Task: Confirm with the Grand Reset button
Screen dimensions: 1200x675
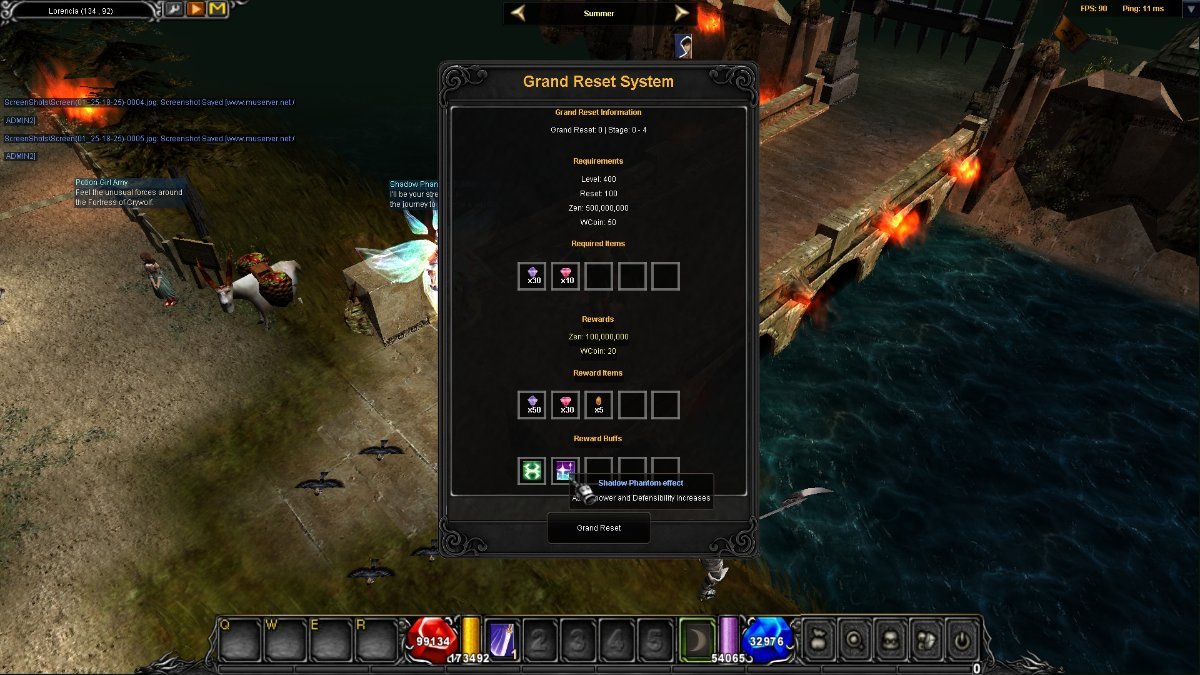Action: click(x=598, y=528)
